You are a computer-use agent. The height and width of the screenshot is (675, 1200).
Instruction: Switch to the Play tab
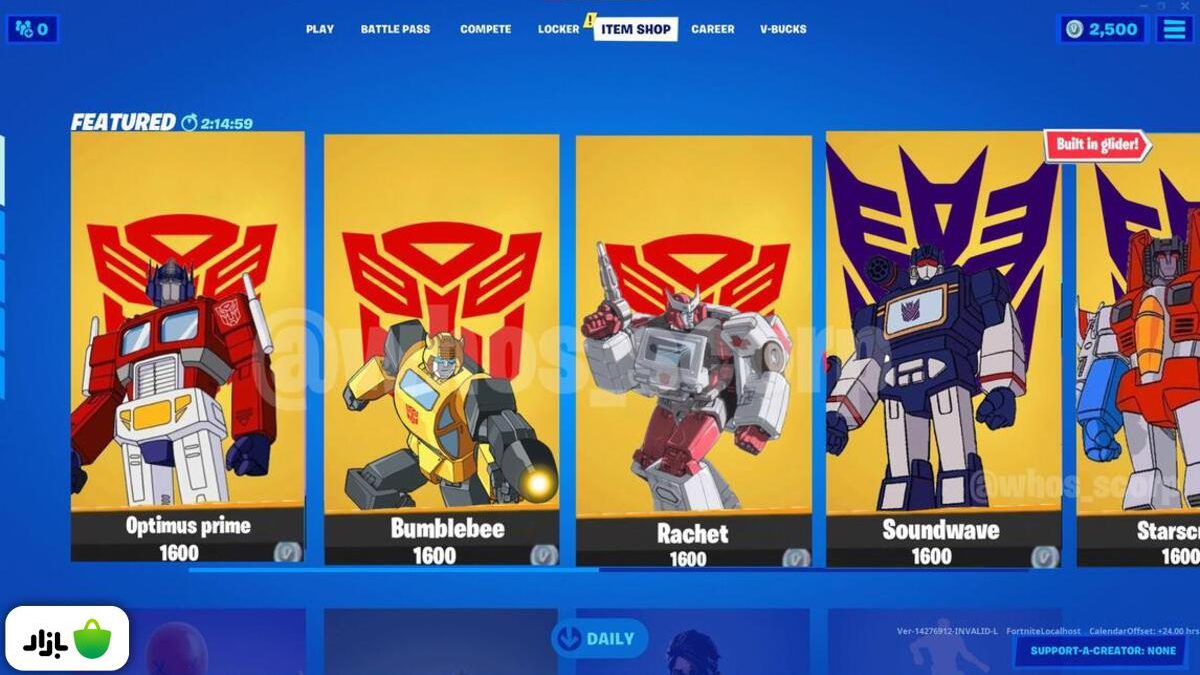pos(320,29)
